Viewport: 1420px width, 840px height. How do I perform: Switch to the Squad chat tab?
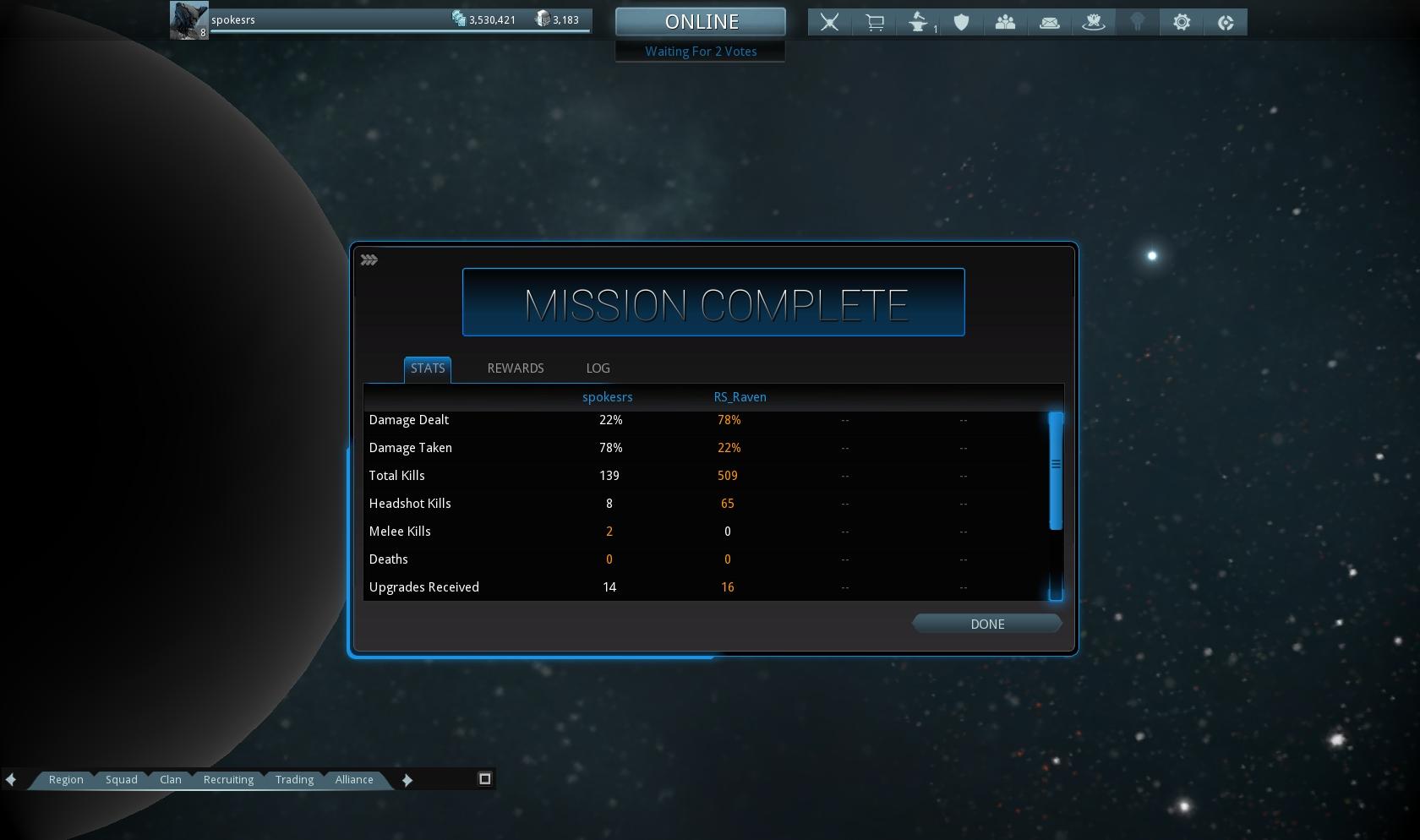121,780
